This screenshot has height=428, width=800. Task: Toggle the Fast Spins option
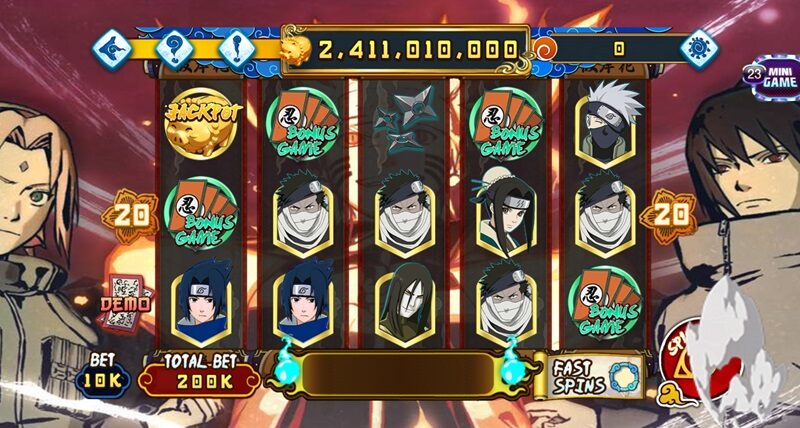pos(596,376)
